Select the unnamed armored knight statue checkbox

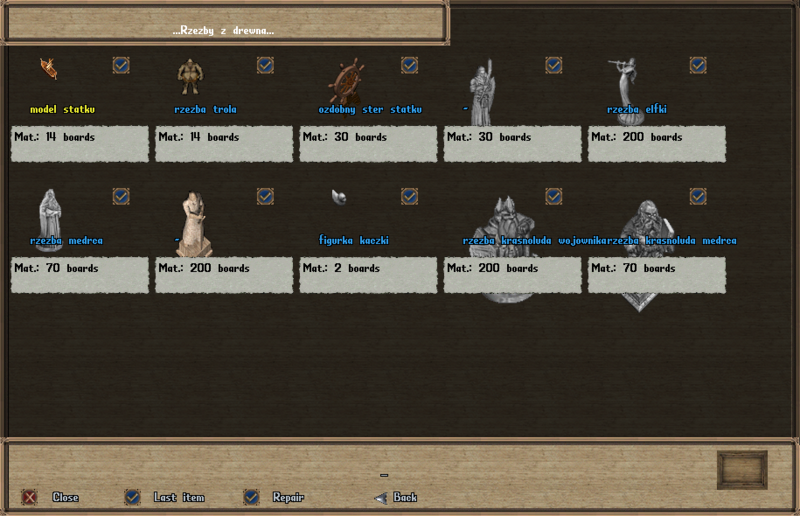553,65
